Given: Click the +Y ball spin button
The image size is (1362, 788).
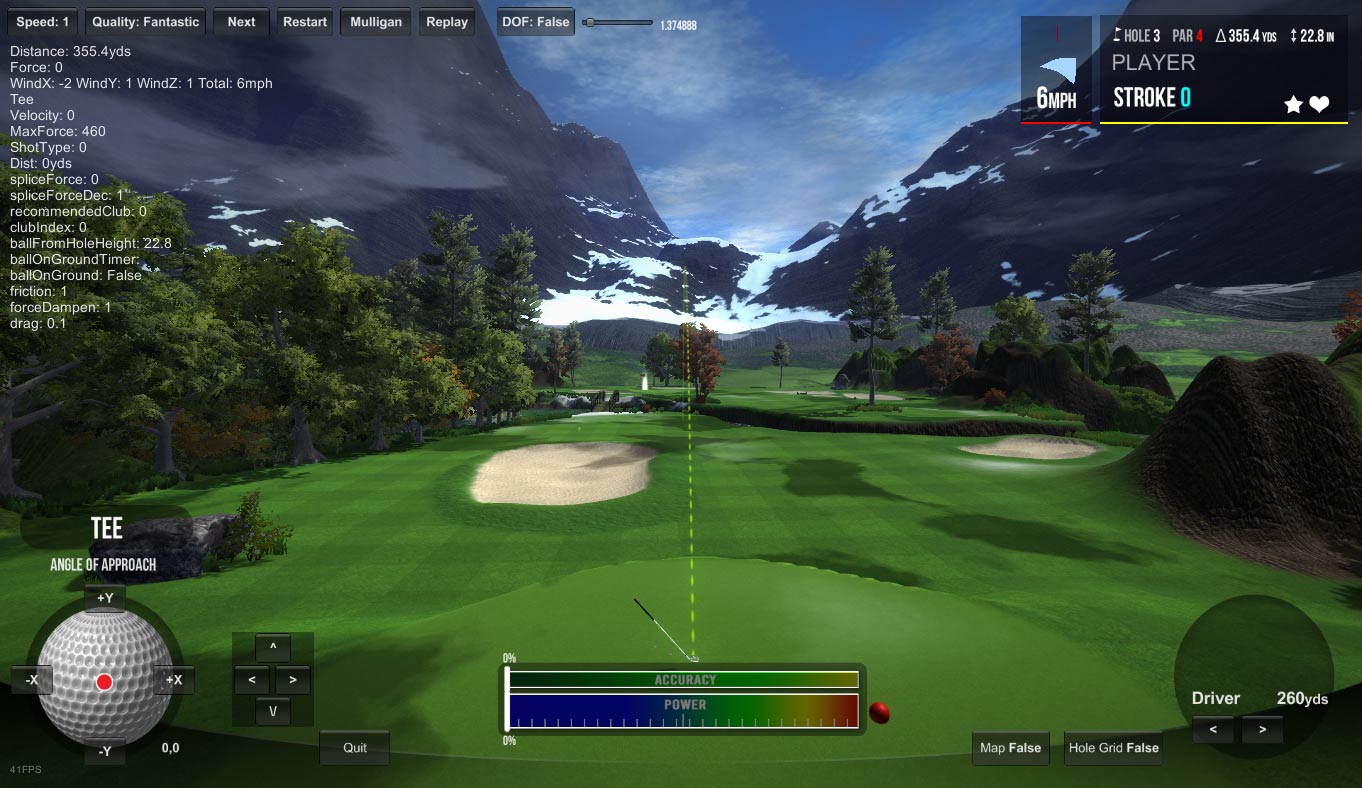Looking at the screenshot, I should pyautogui.click(x=105, y=598).
